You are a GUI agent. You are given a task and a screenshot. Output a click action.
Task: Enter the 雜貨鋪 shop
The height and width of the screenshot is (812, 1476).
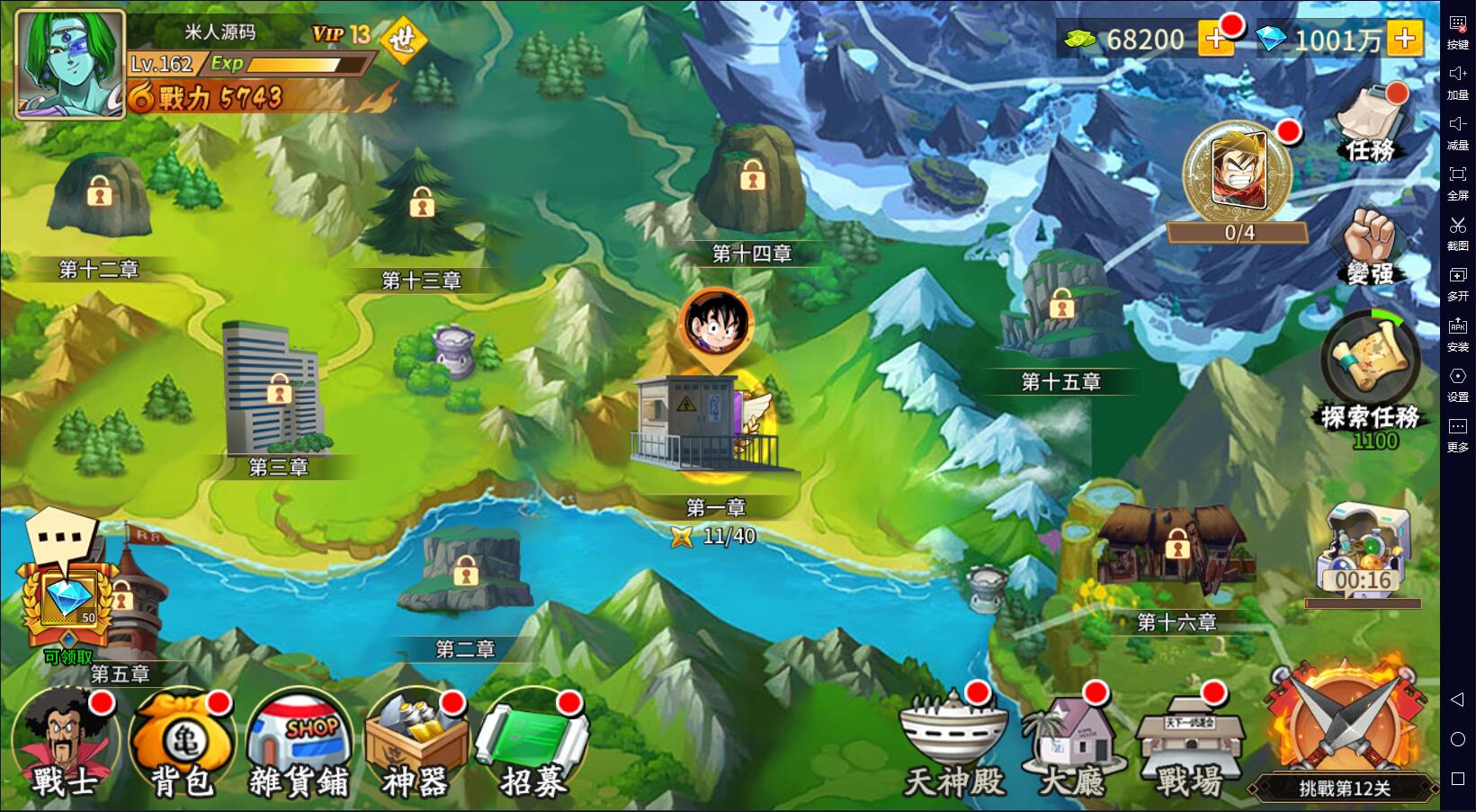pos(300,744)
